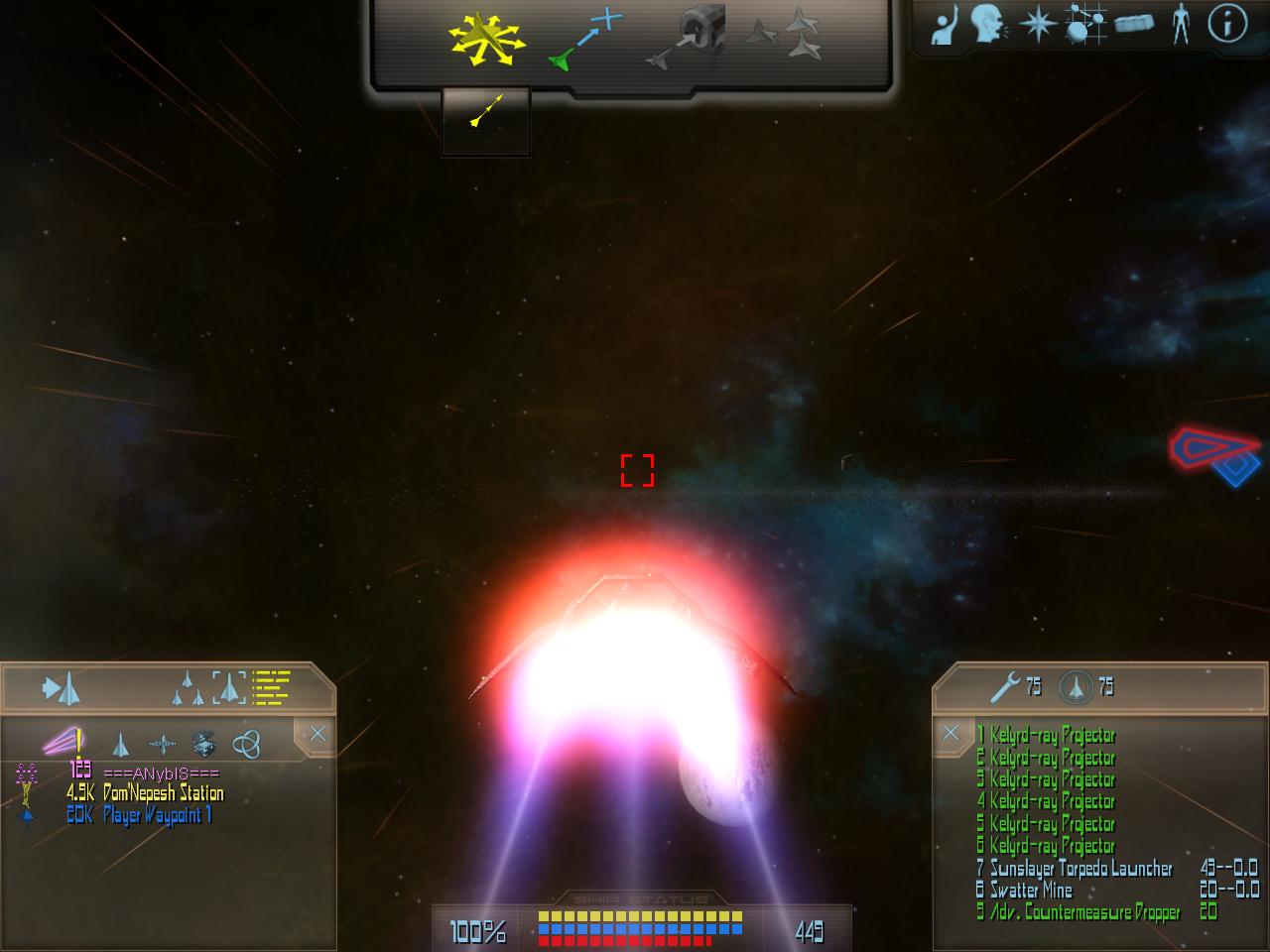Open the circled info icon
Screen dimensions: 1270x952
[1227, 25]
